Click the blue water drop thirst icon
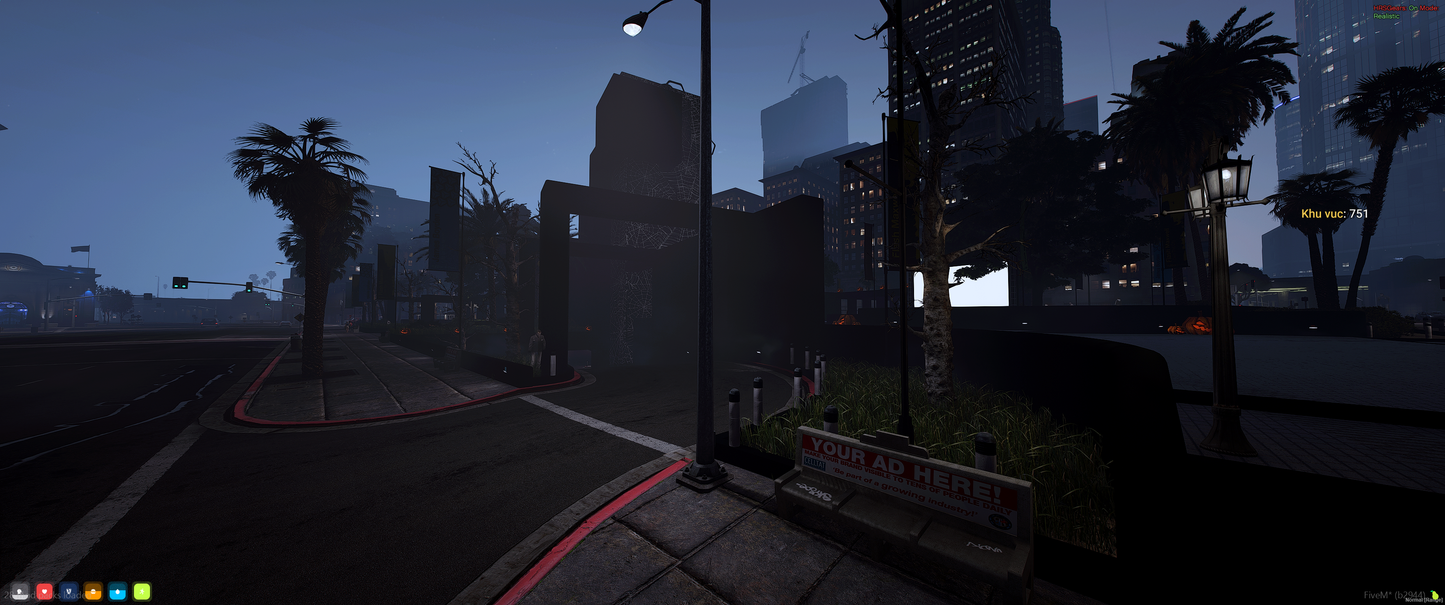 (x=118, y=591)
